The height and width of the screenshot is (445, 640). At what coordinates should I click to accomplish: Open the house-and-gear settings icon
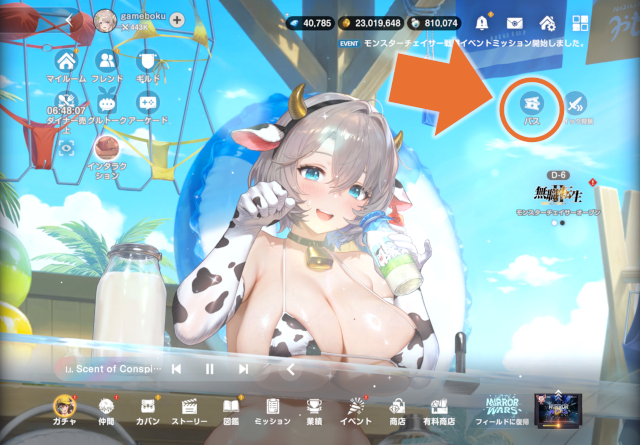[x=547, y=22]
